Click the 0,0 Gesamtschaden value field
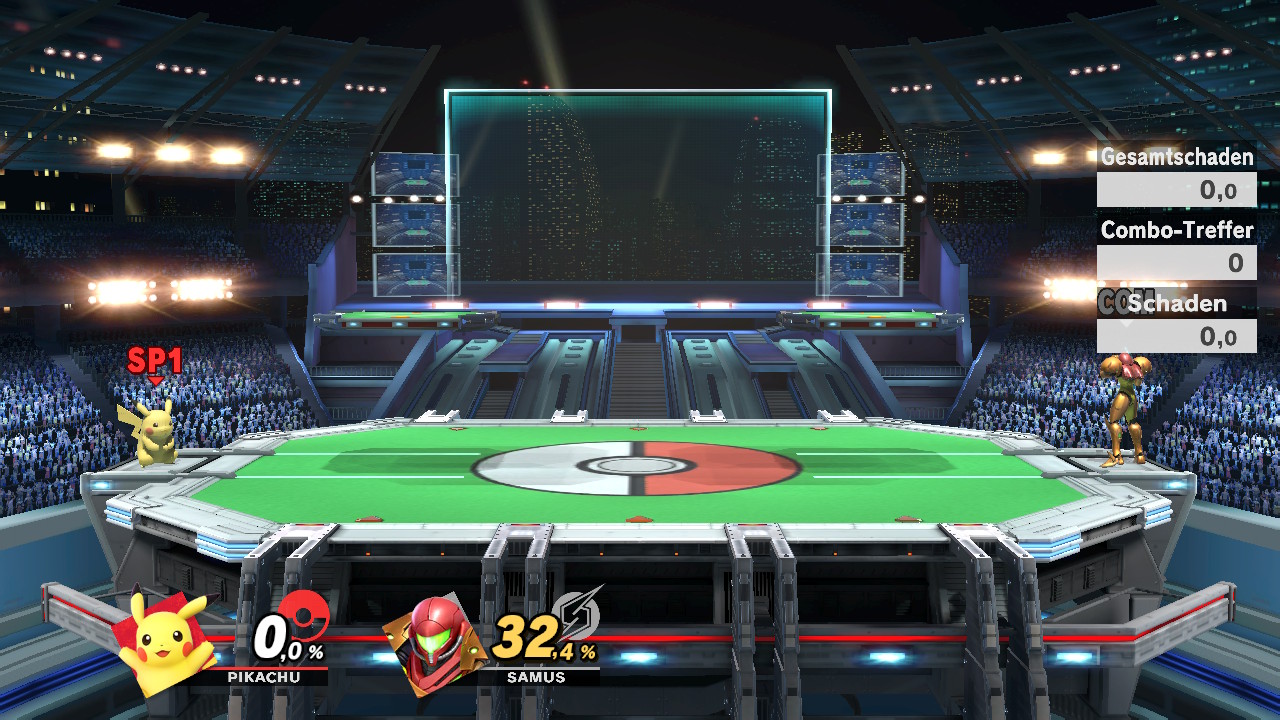This screenshot has height=720, width=1280. [x=1176, y=189]
